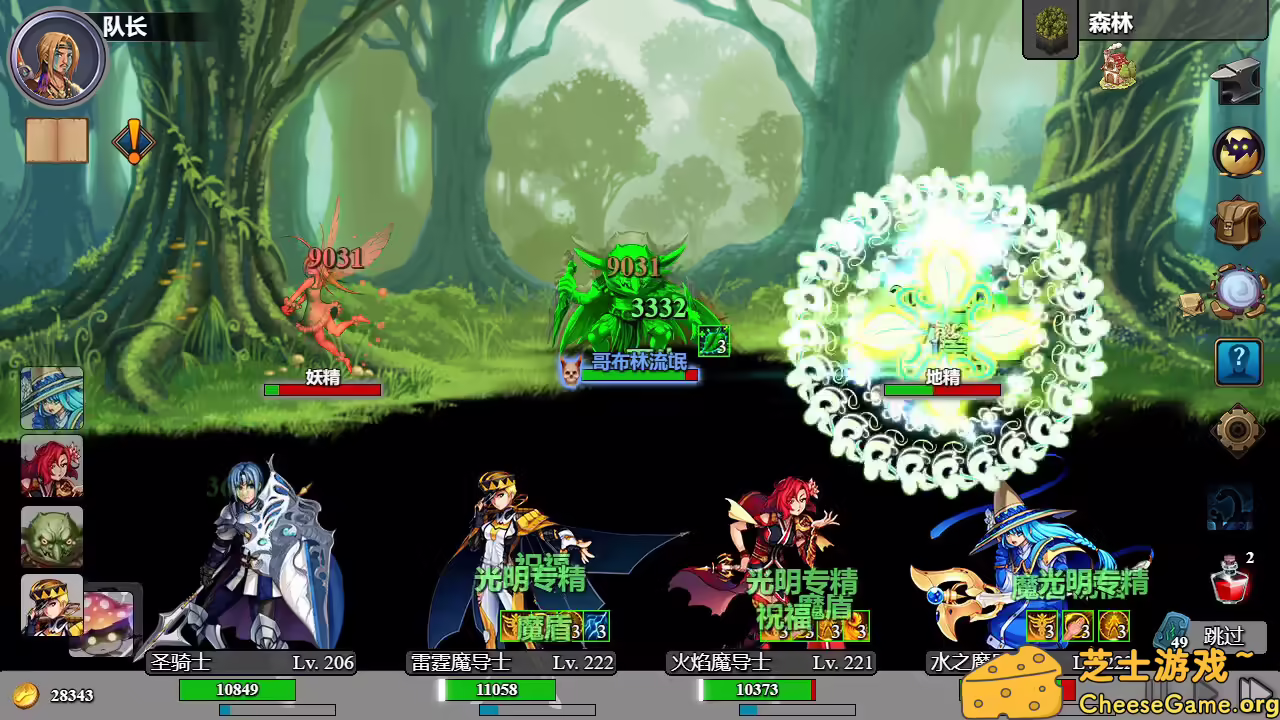Open the book journal icon below captain portrait

[55, 142]
